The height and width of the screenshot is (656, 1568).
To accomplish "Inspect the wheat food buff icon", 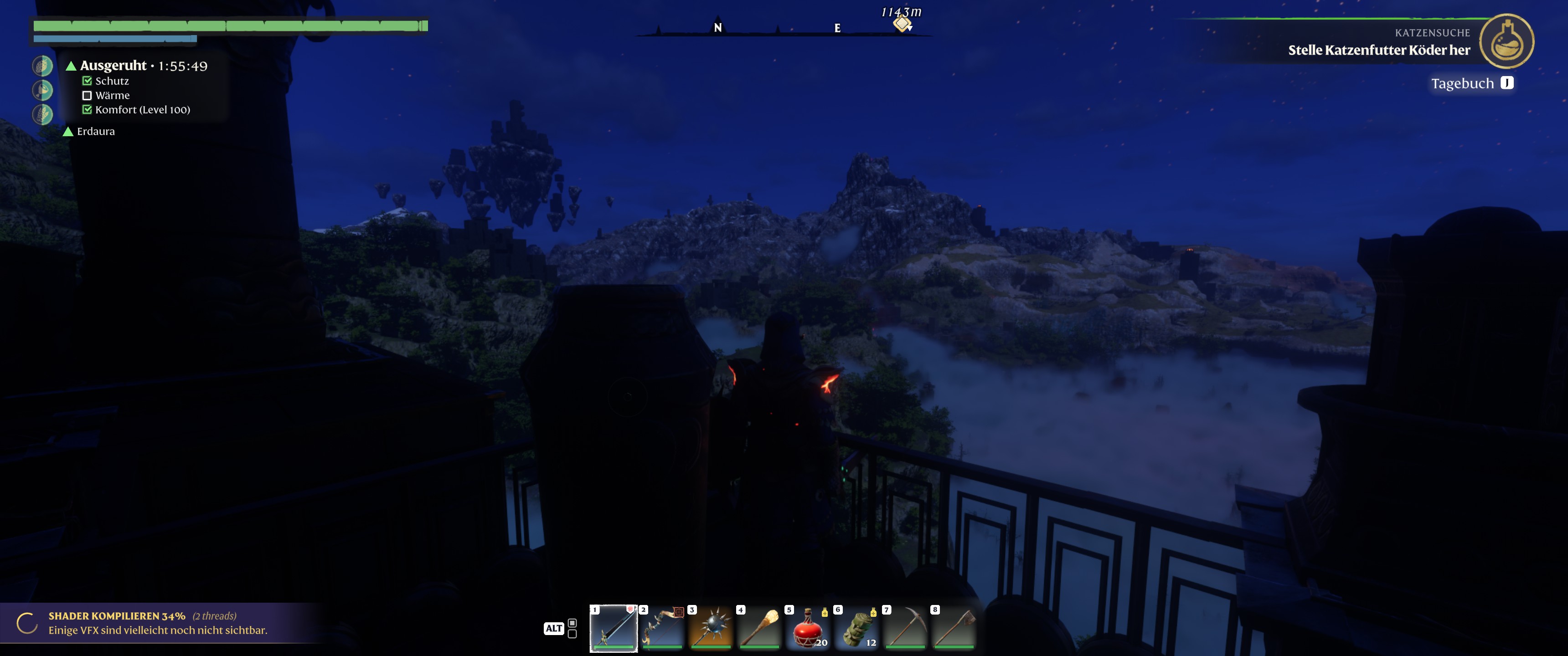I will pyautogui.click(x=42, y=114).
